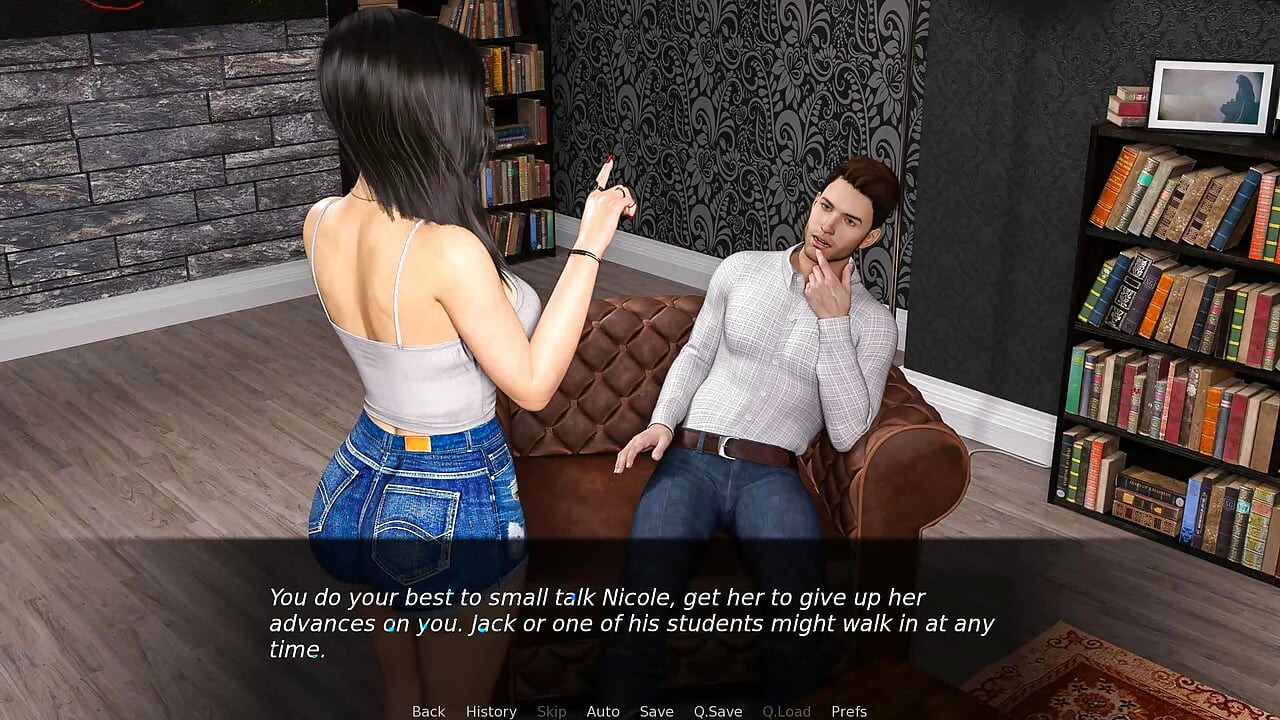Toggle Auto advance mode
The image size is (1280, 720).
tap(603, 711)
